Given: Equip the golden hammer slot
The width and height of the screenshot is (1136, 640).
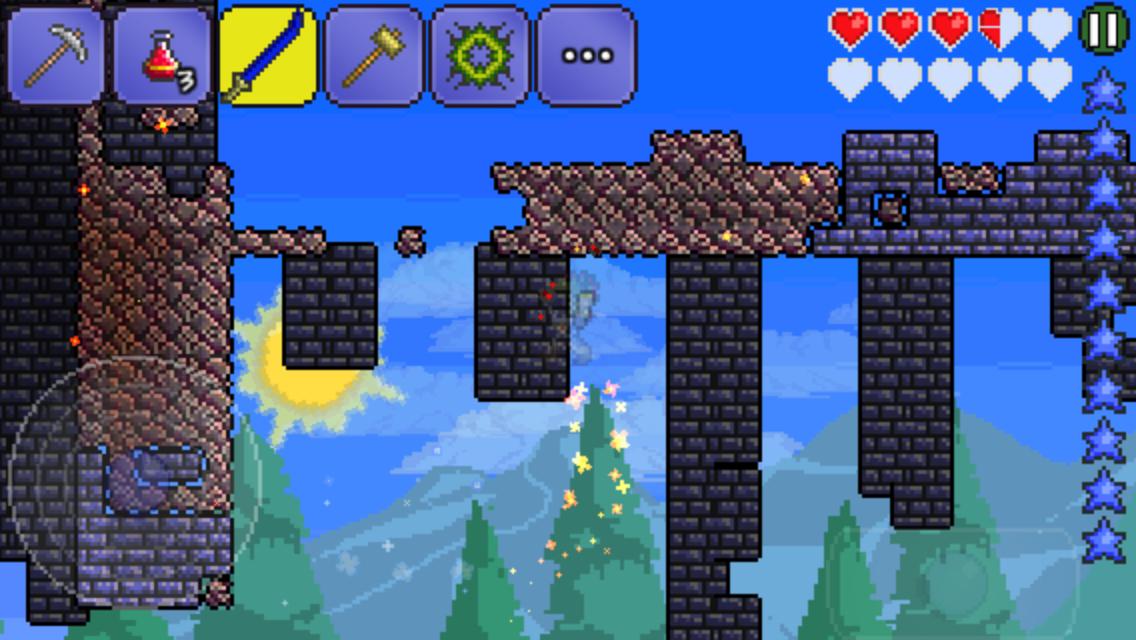Looking at the screenshot, I should tap(374, 56).
